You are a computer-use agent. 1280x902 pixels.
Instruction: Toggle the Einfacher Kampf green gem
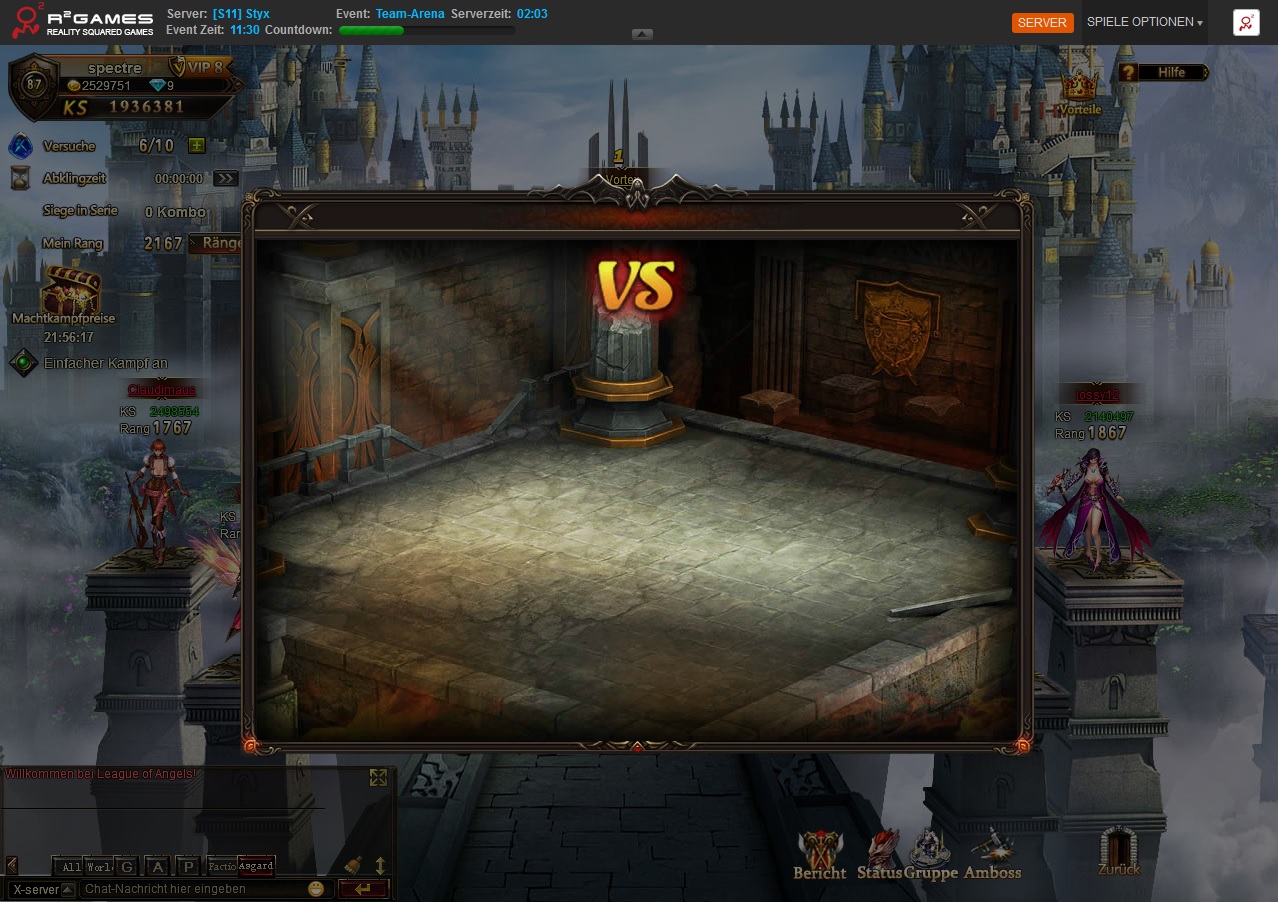pos(23,363)
